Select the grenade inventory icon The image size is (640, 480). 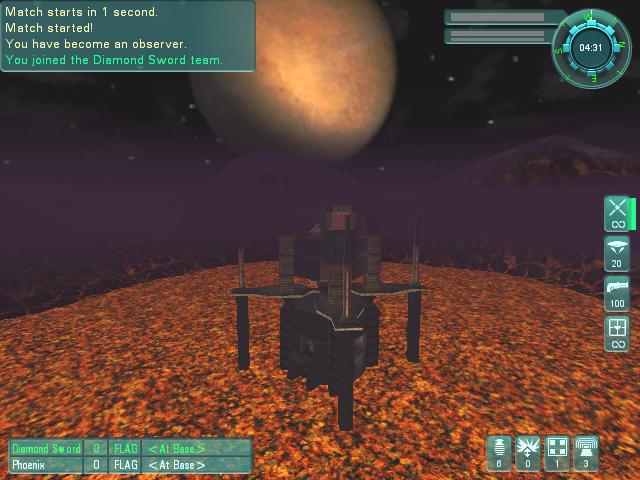(x=499, y=452)
